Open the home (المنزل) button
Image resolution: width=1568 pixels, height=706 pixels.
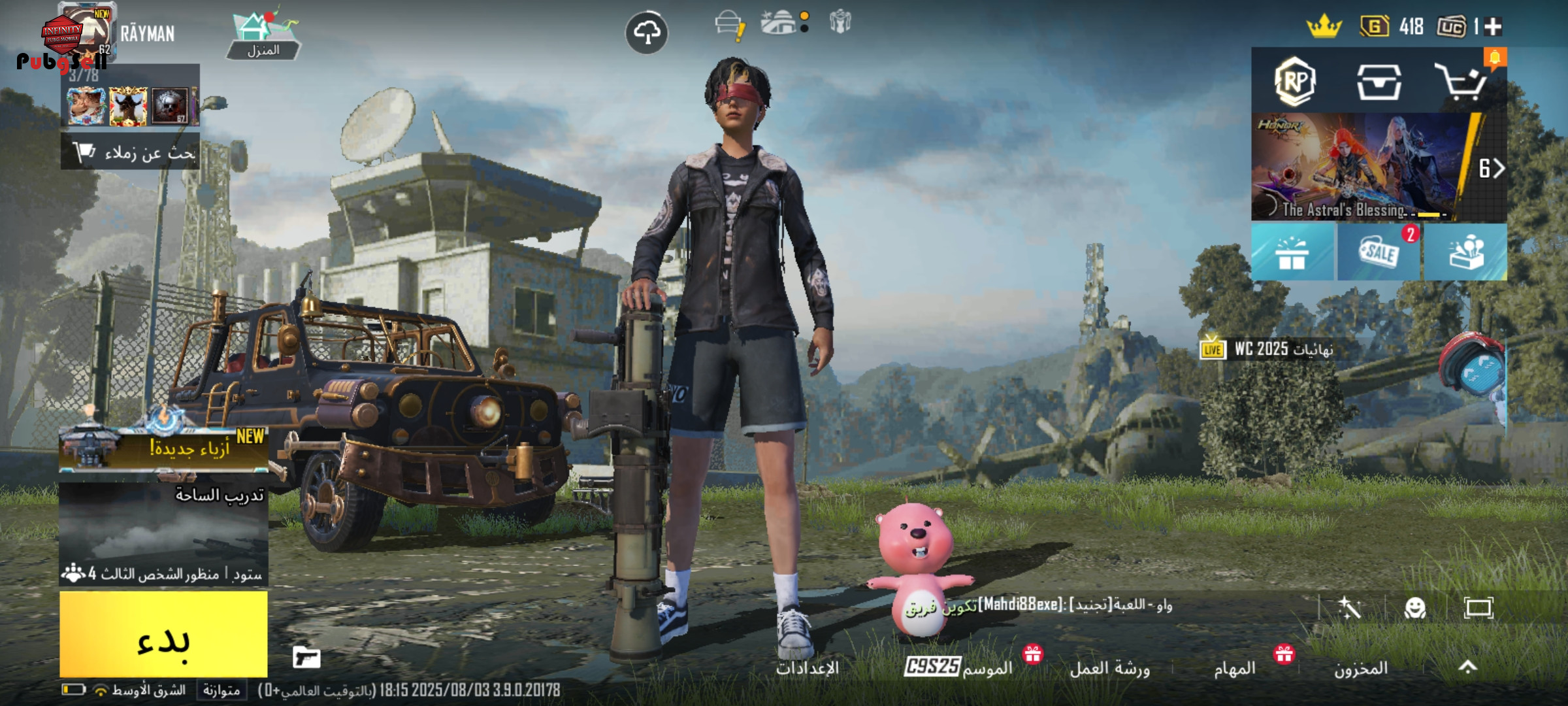point(263,37)
